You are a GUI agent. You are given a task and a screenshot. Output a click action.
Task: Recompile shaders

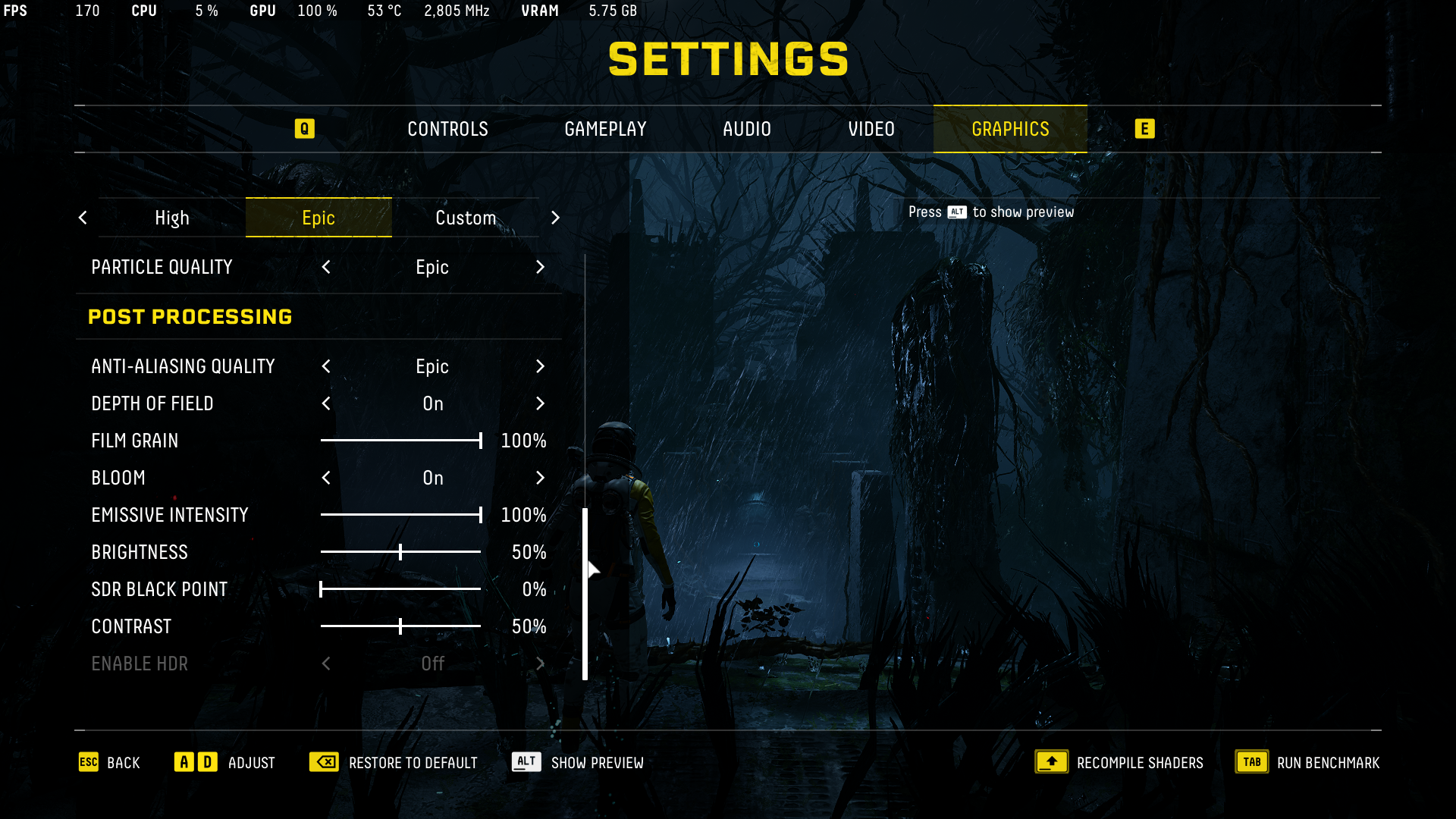click(x=1119, y=762)
